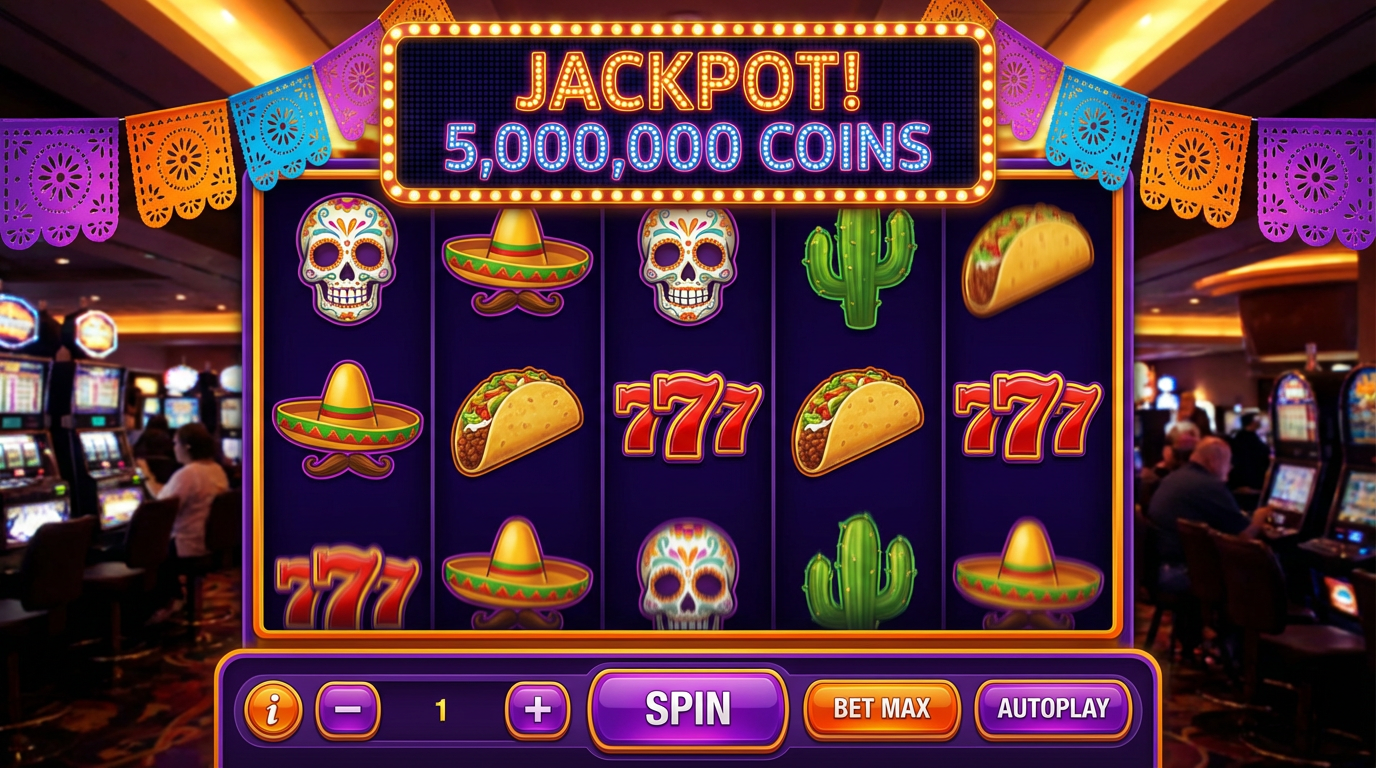
Task: Open the info panel via the i icon
Action: pyautogui.click(x=273, y=710)
